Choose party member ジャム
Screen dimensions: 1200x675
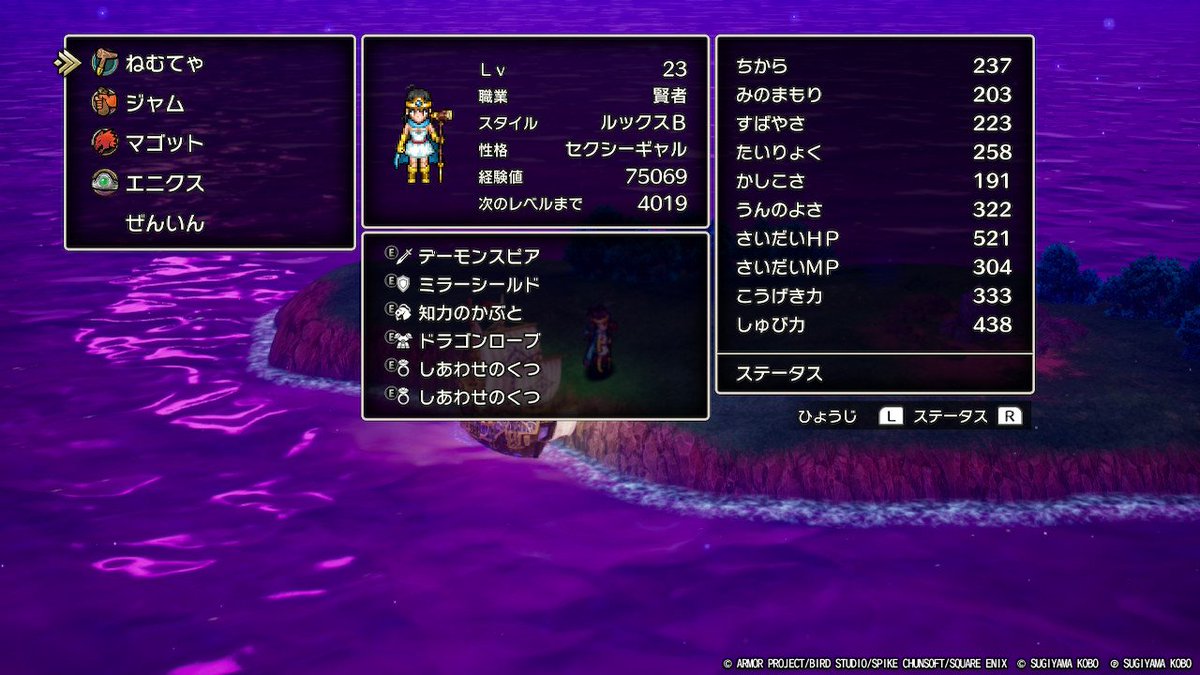coord(154,103)
